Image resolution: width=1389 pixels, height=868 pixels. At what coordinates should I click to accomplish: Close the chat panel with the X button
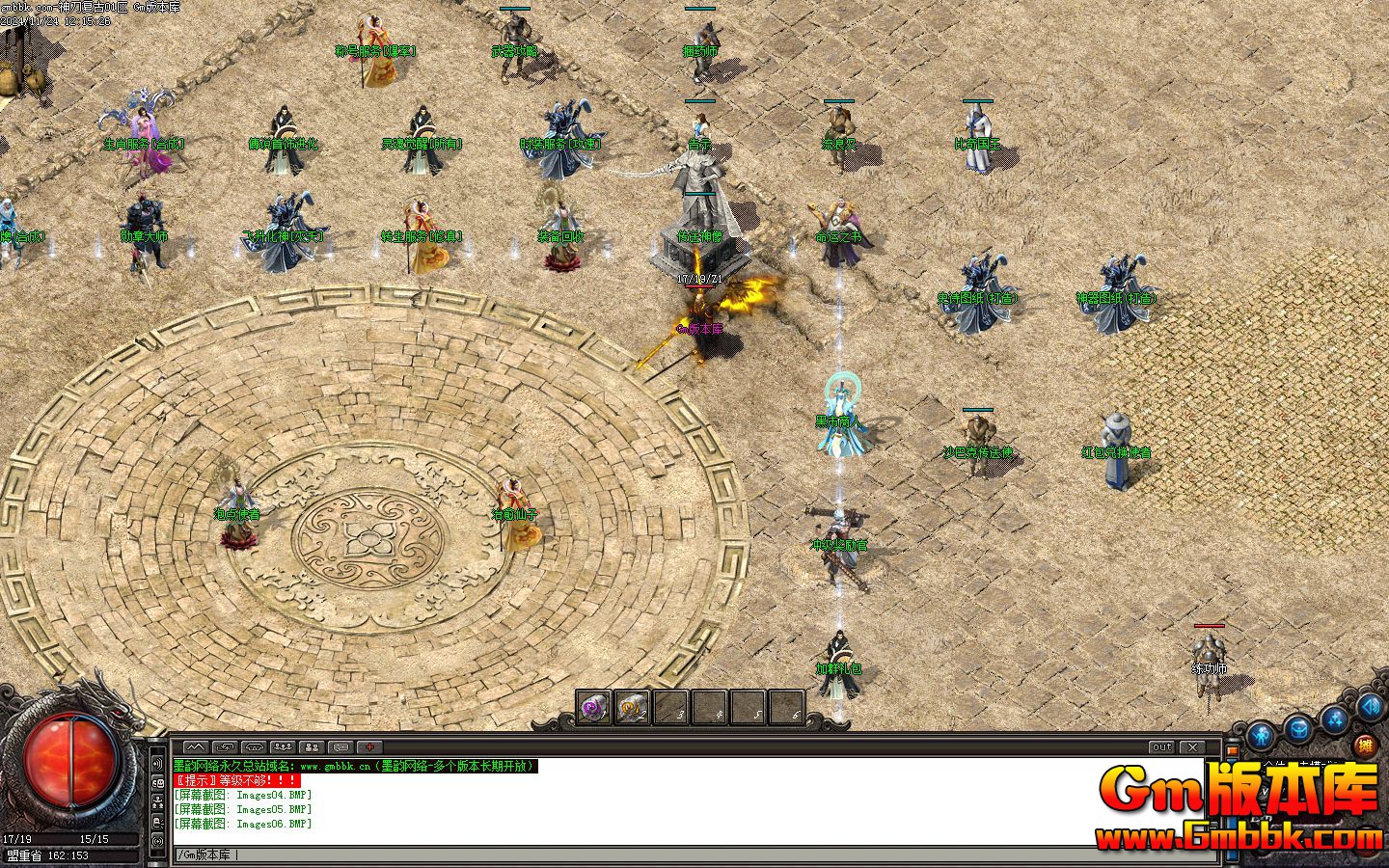pyautogui.click(x=1193, y=747)
